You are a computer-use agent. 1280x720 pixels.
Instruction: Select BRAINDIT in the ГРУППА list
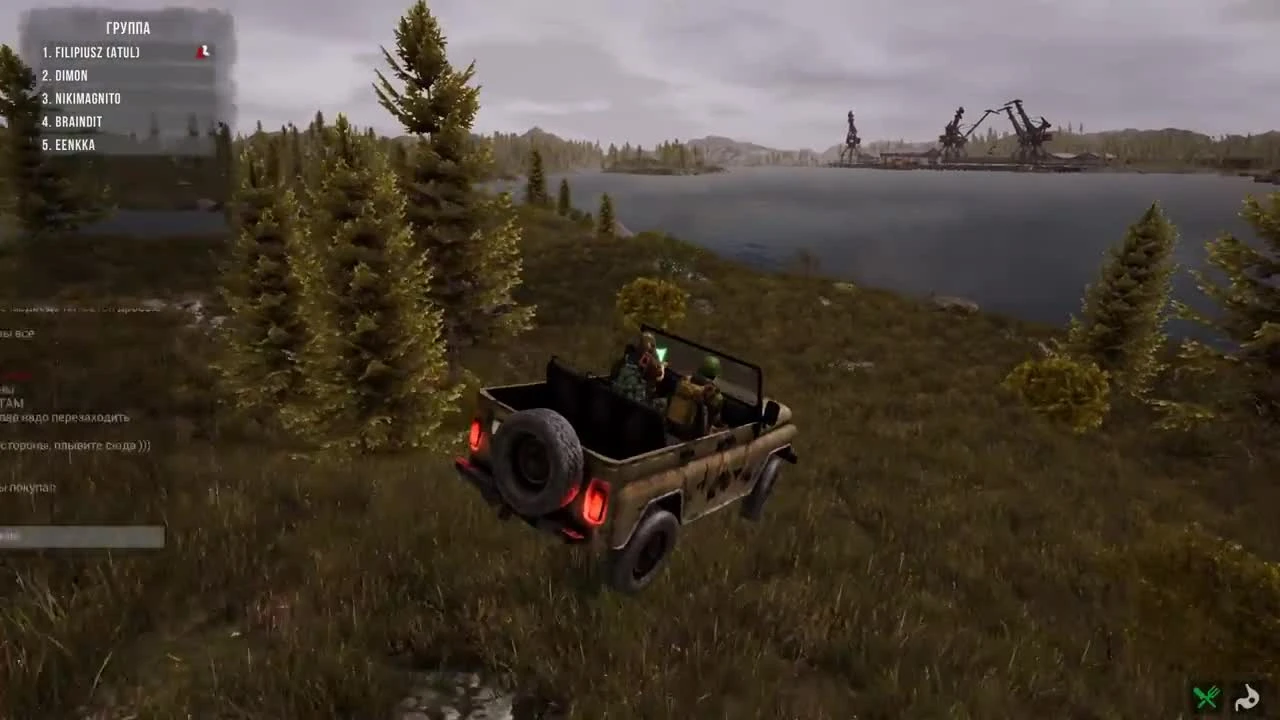tap(71, 121)
